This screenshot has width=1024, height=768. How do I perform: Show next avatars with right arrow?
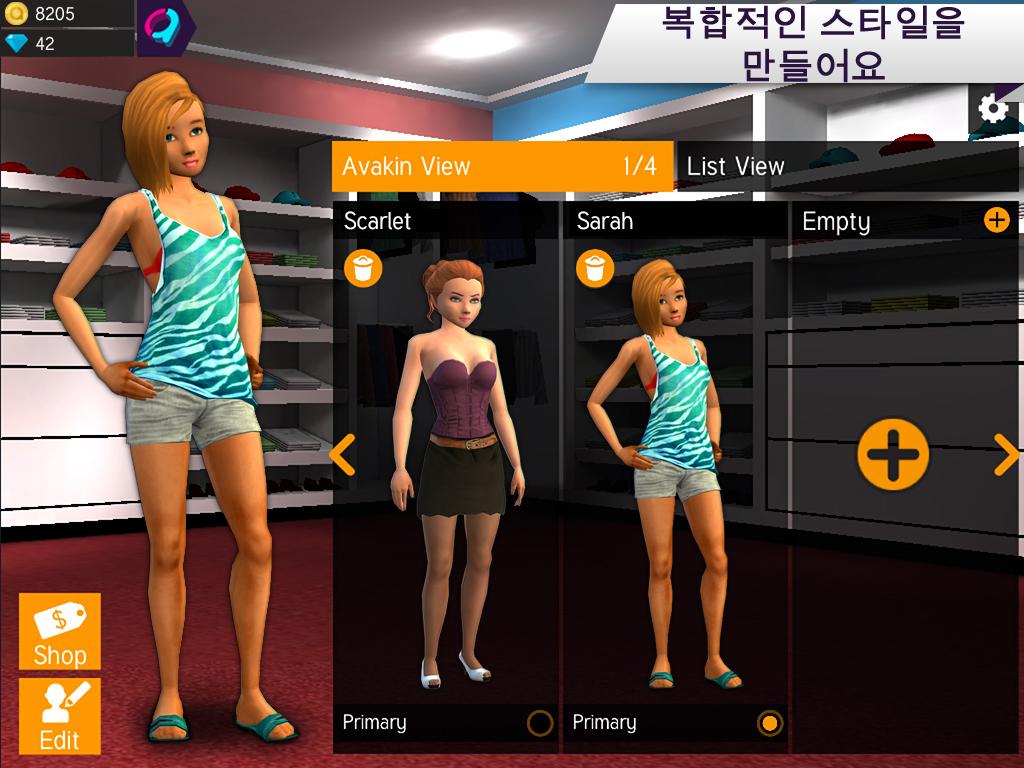[x=1006, y=455]
